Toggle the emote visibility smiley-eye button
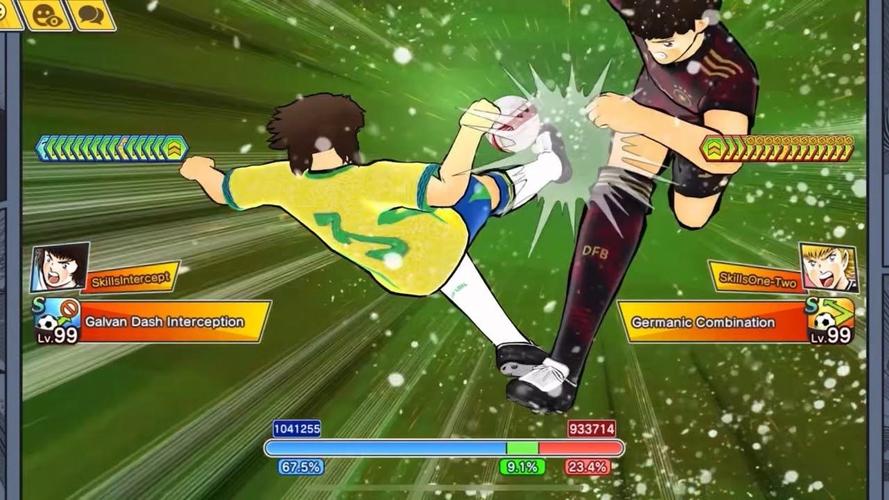Viewport: 889px width, 500px height. [46, 14]
